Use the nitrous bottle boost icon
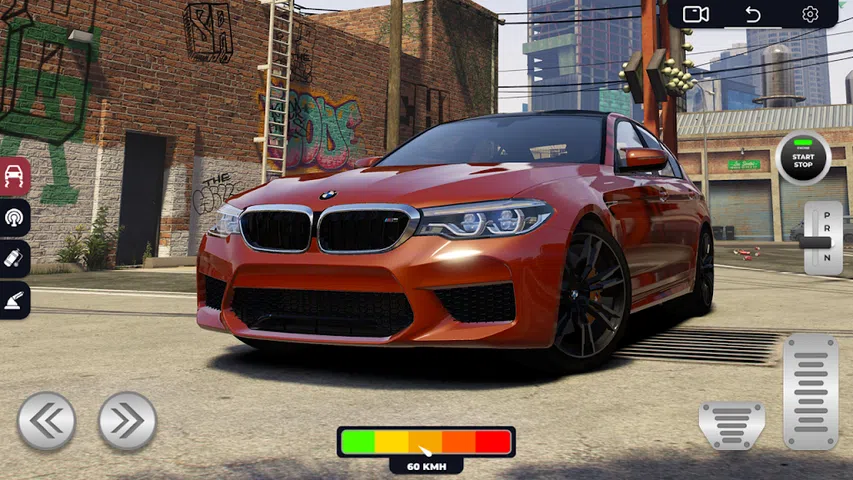The image size is (853, 480). coord(15,259)
